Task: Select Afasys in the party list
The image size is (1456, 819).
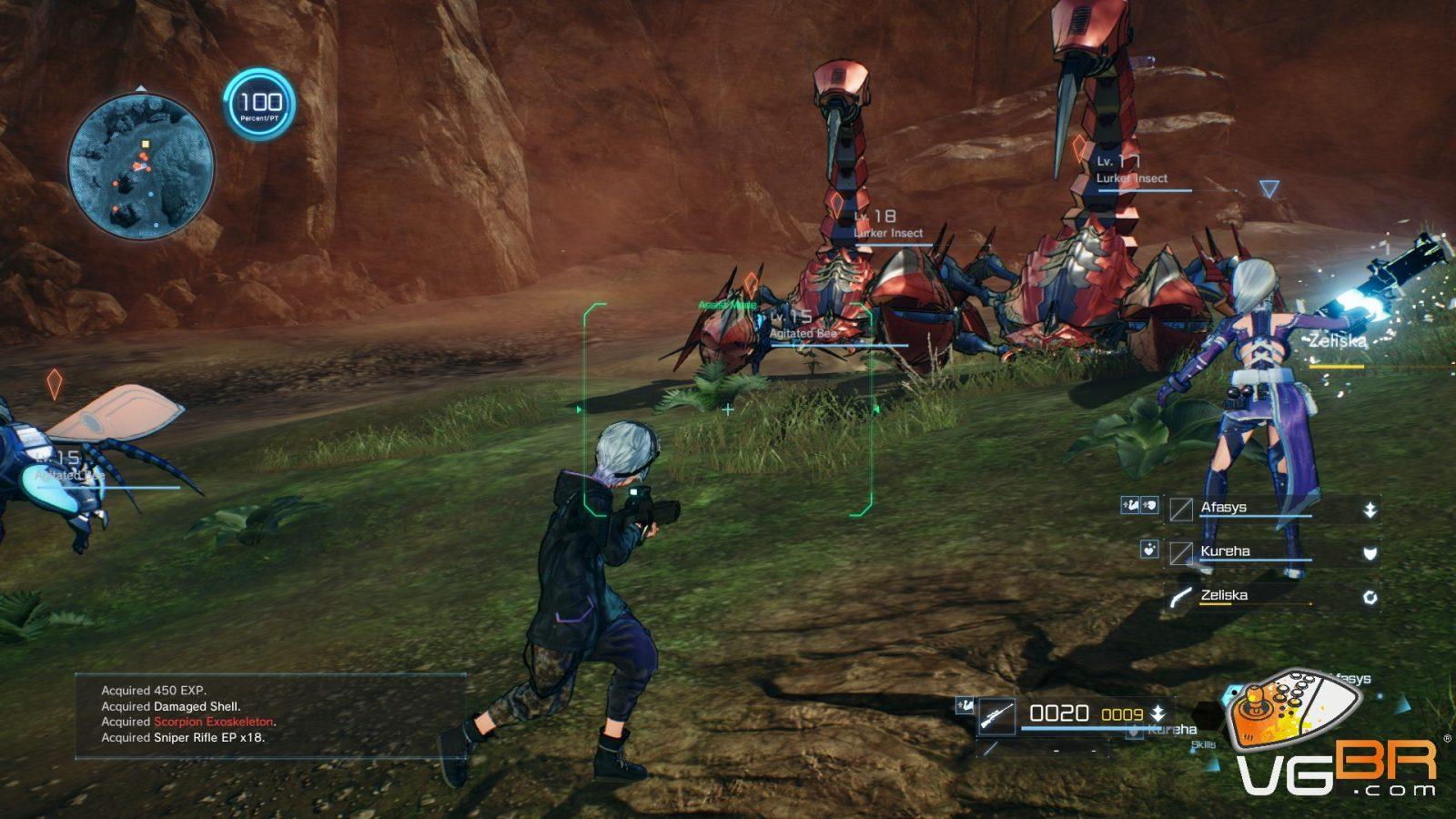Action: click(1223, 508)
